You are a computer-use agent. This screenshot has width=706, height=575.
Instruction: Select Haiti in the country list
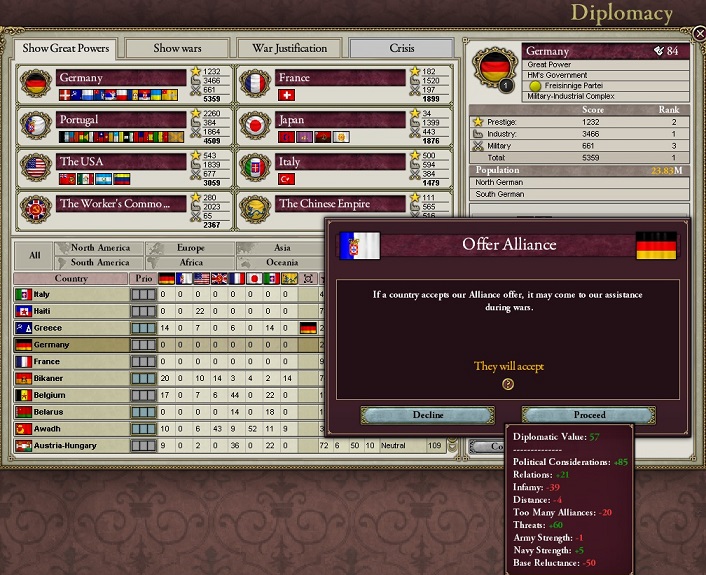pyautogui.click(x=70, y=311)
